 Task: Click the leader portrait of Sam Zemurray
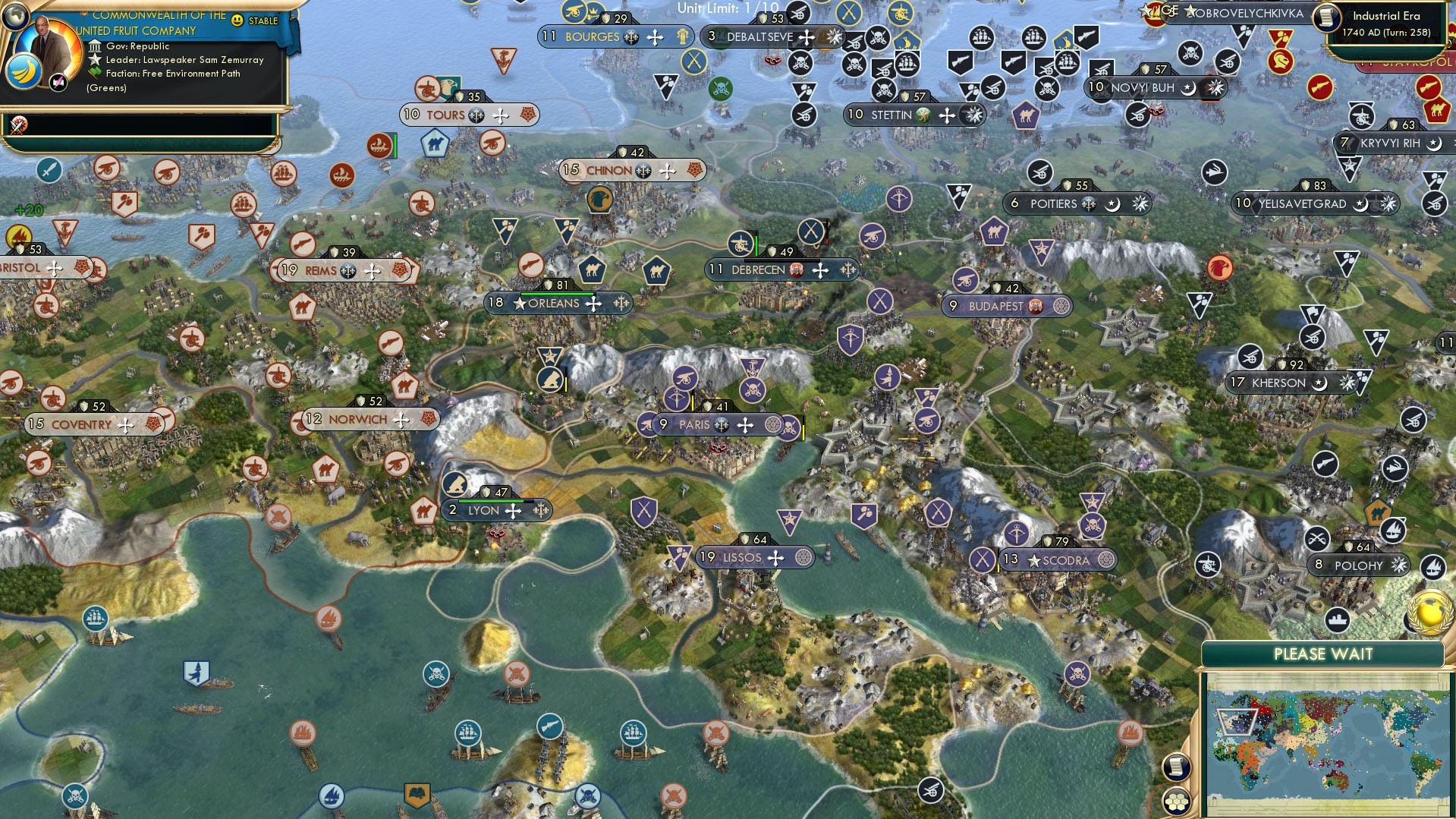pos(48,42)
